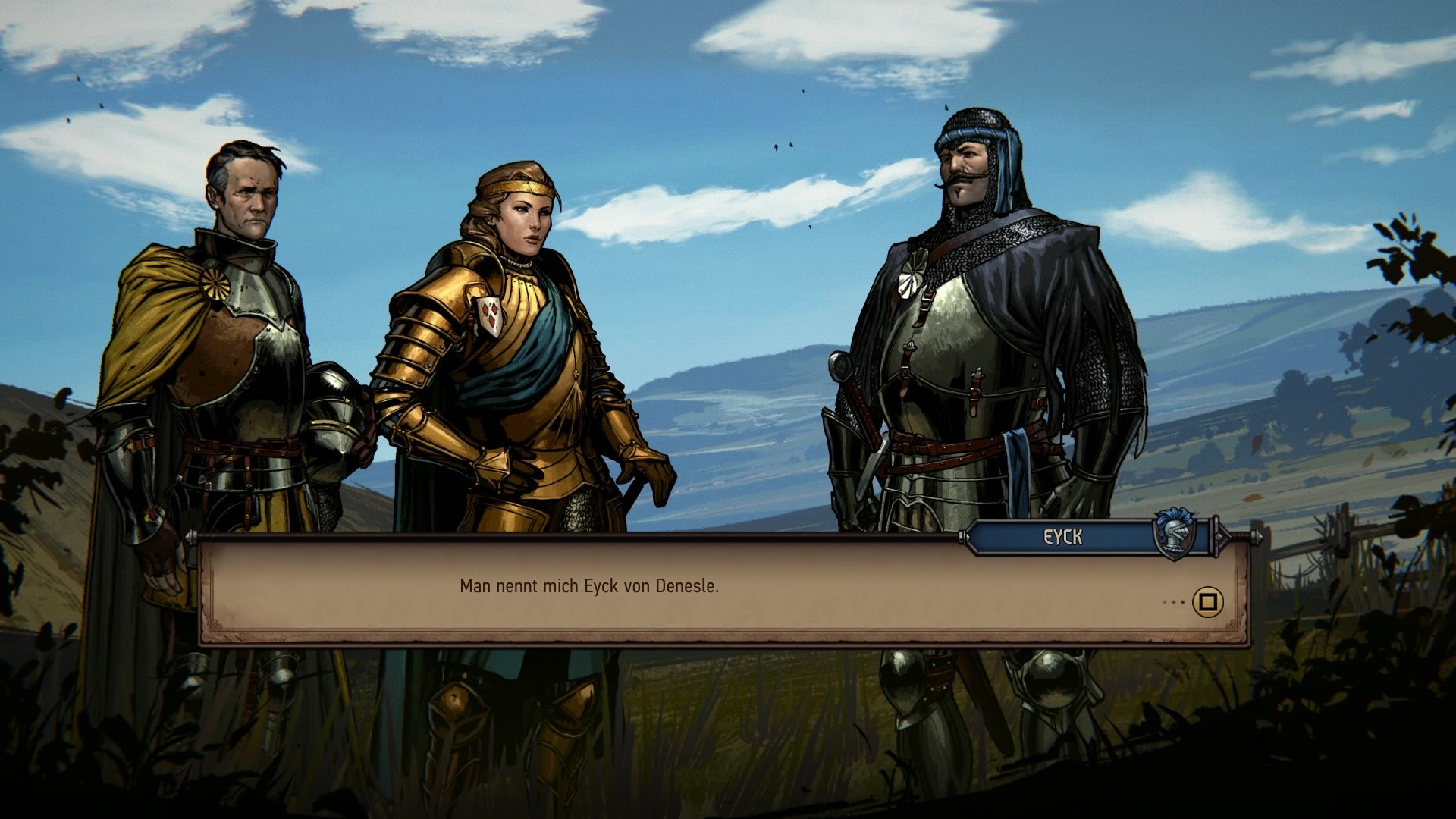Click the golden circlet on Meve's head

coord(515,186)
